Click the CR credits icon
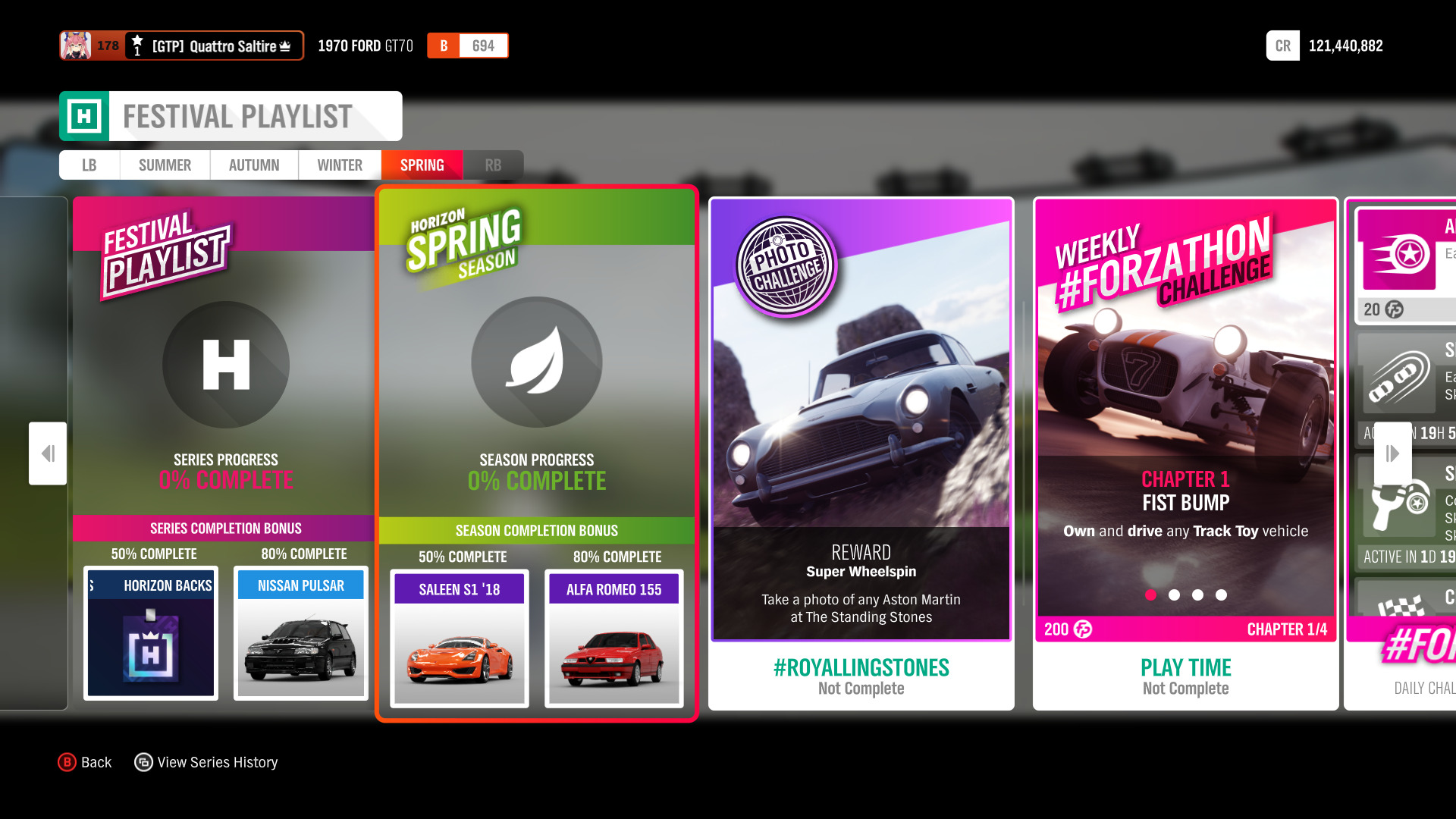The width and height of the screenshot is (1456, 819). (1282, 45)
